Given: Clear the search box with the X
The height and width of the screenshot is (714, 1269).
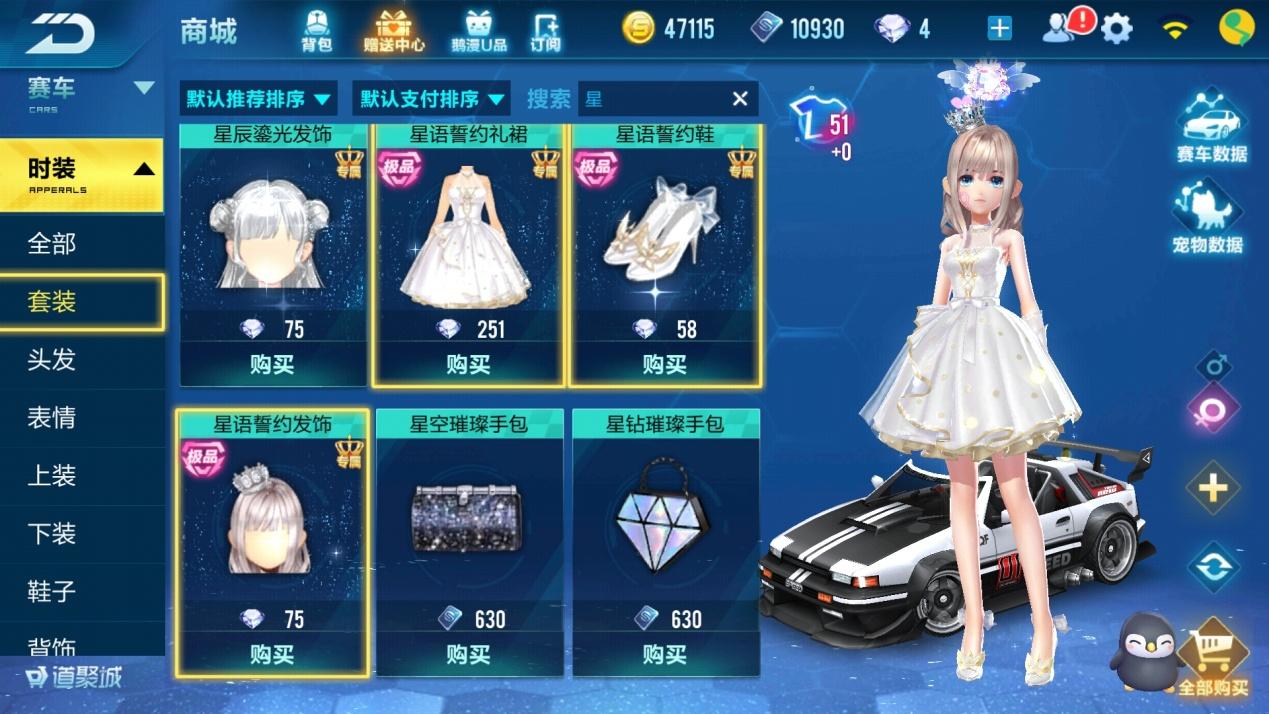Looking at the screenshot, I should pos(740,98).
